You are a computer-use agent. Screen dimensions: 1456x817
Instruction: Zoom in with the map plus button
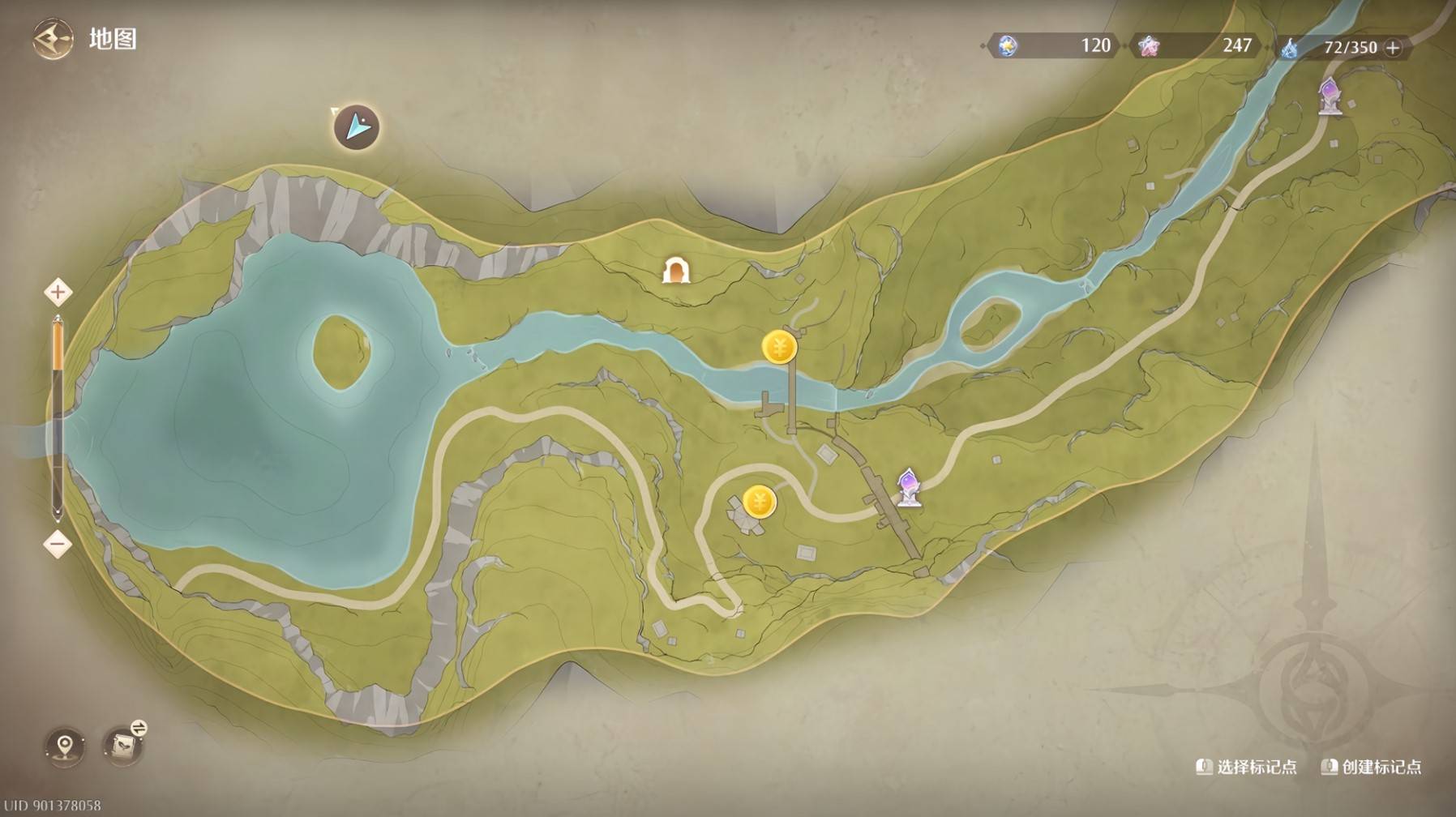(x=58, y=292)
